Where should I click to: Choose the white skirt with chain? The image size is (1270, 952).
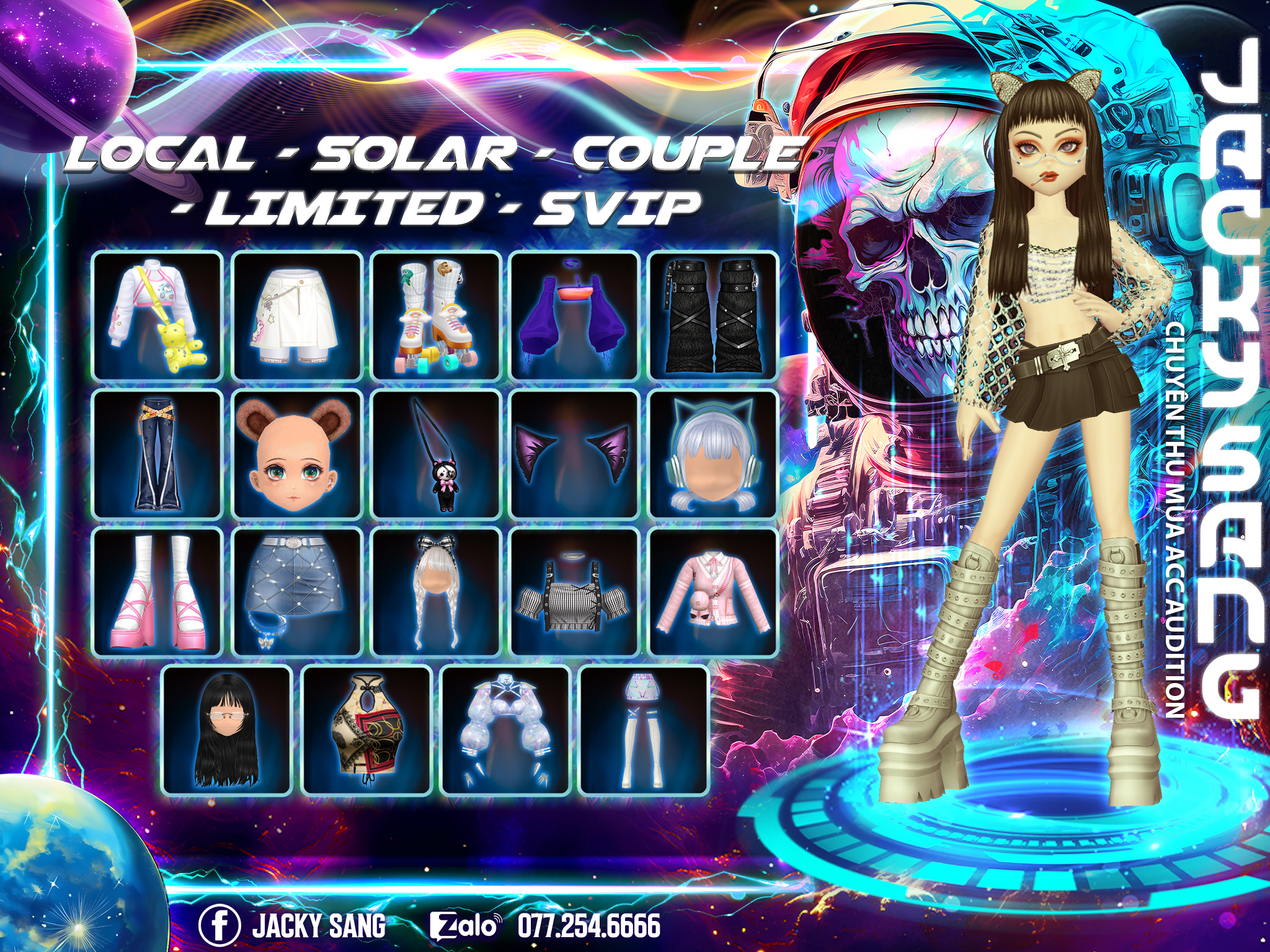(297, 315)
